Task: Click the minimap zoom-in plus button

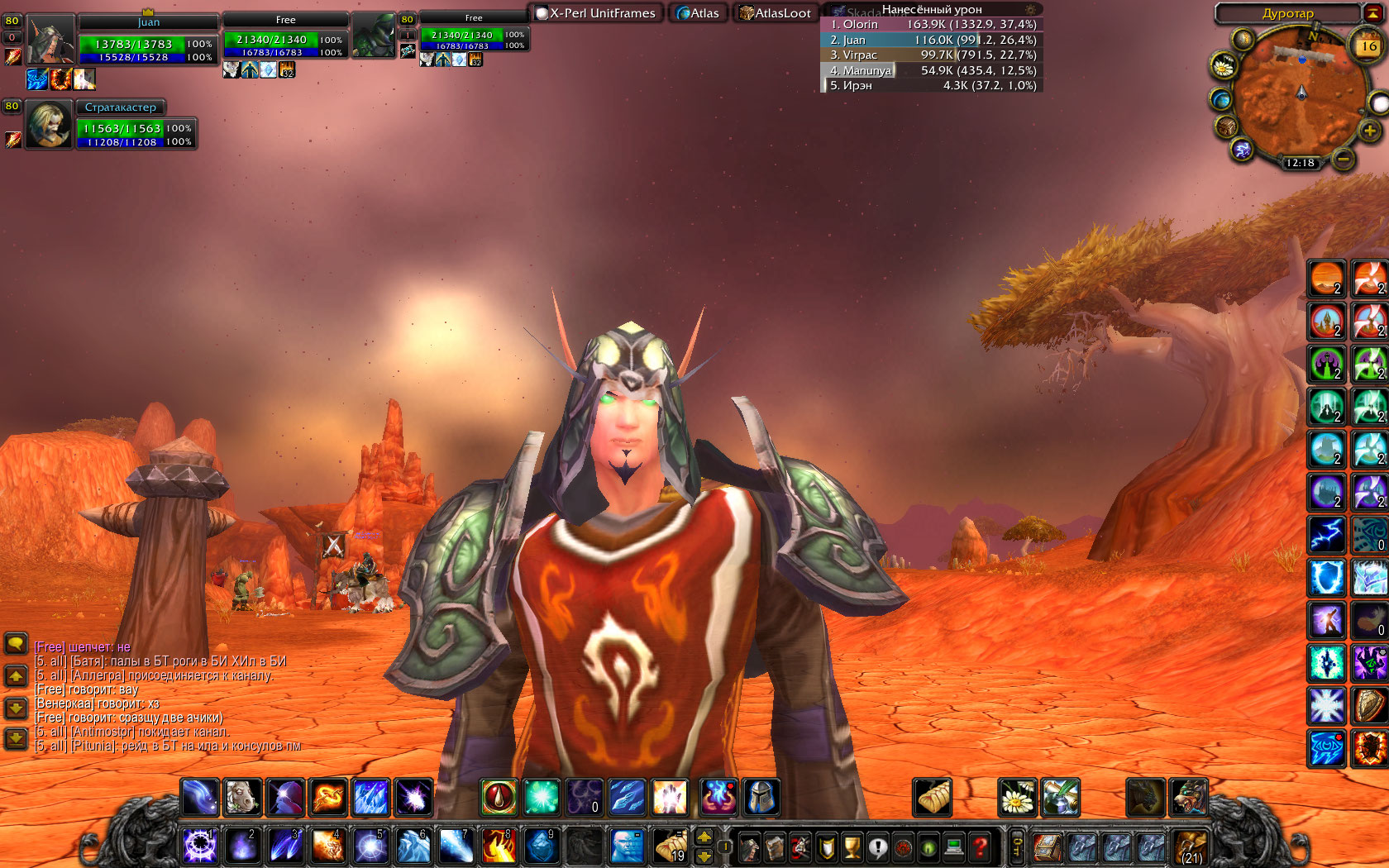Action: click(1369, 131)
